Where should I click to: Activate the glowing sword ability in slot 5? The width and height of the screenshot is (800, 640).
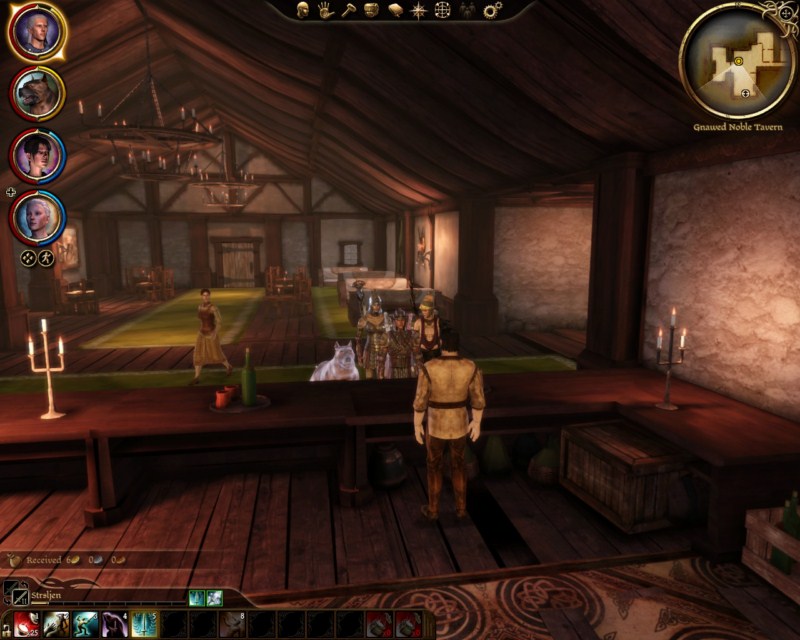143,624
